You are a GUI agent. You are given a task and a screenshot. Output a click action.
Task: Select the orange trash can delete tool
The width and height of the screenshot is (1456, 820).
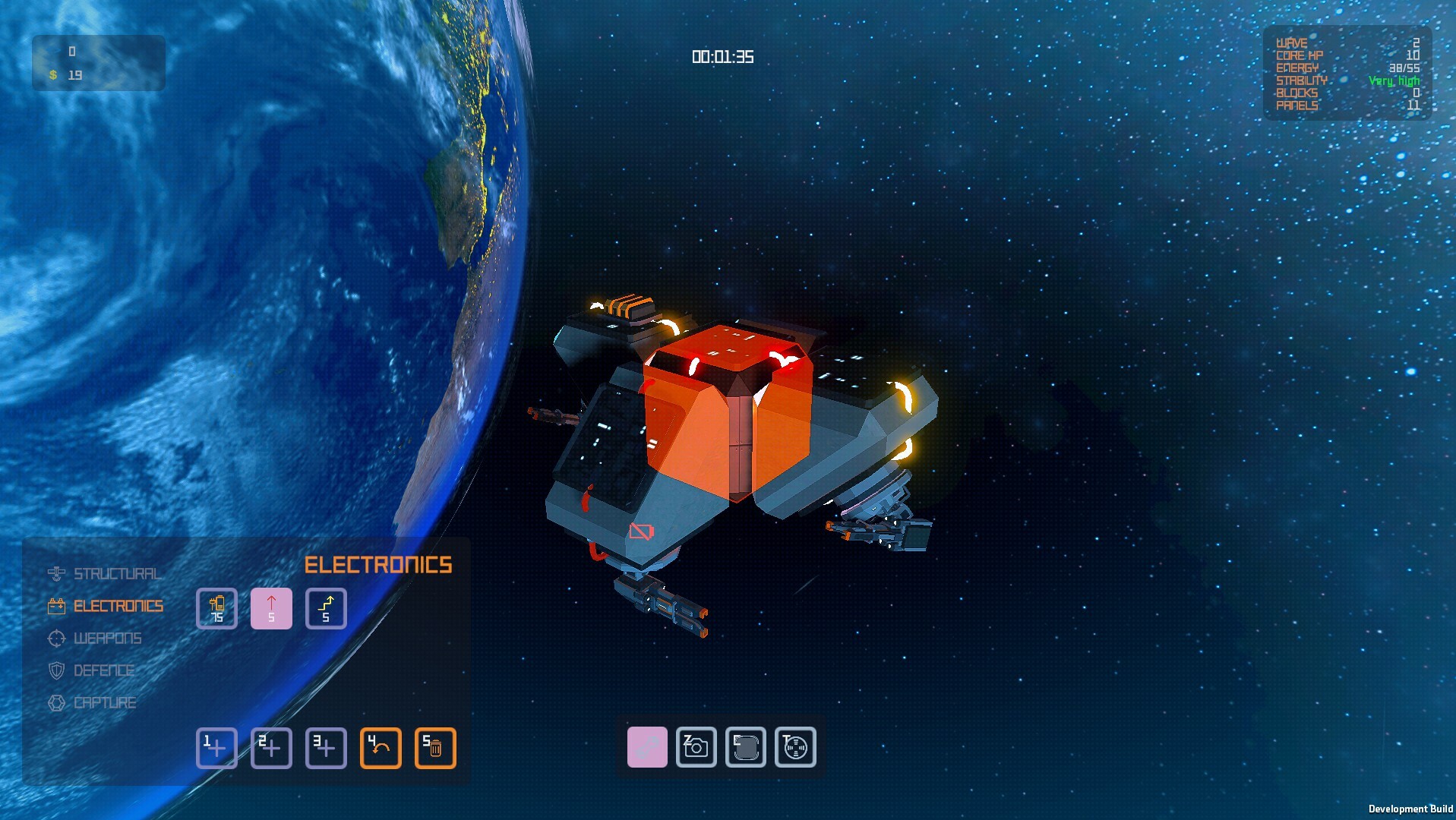coord(435,748)
